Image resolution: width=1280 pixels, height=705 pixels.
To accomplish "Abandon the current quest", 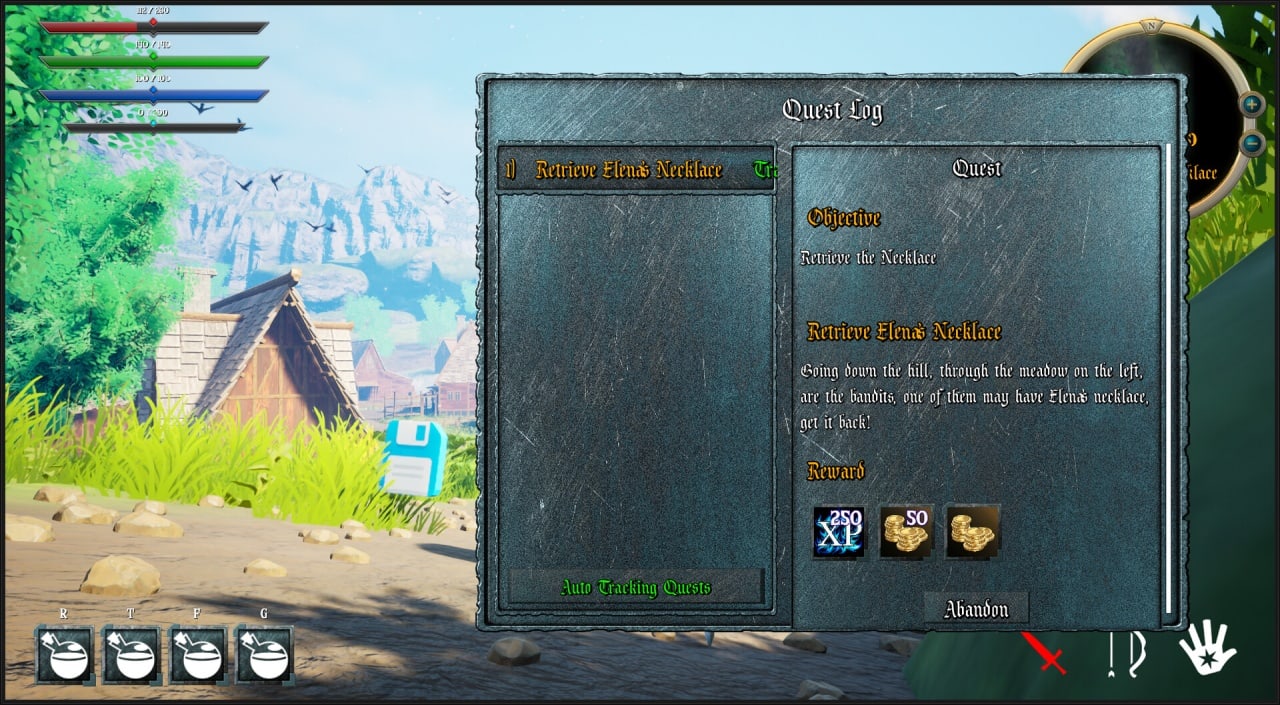I will tap(975, 609).
